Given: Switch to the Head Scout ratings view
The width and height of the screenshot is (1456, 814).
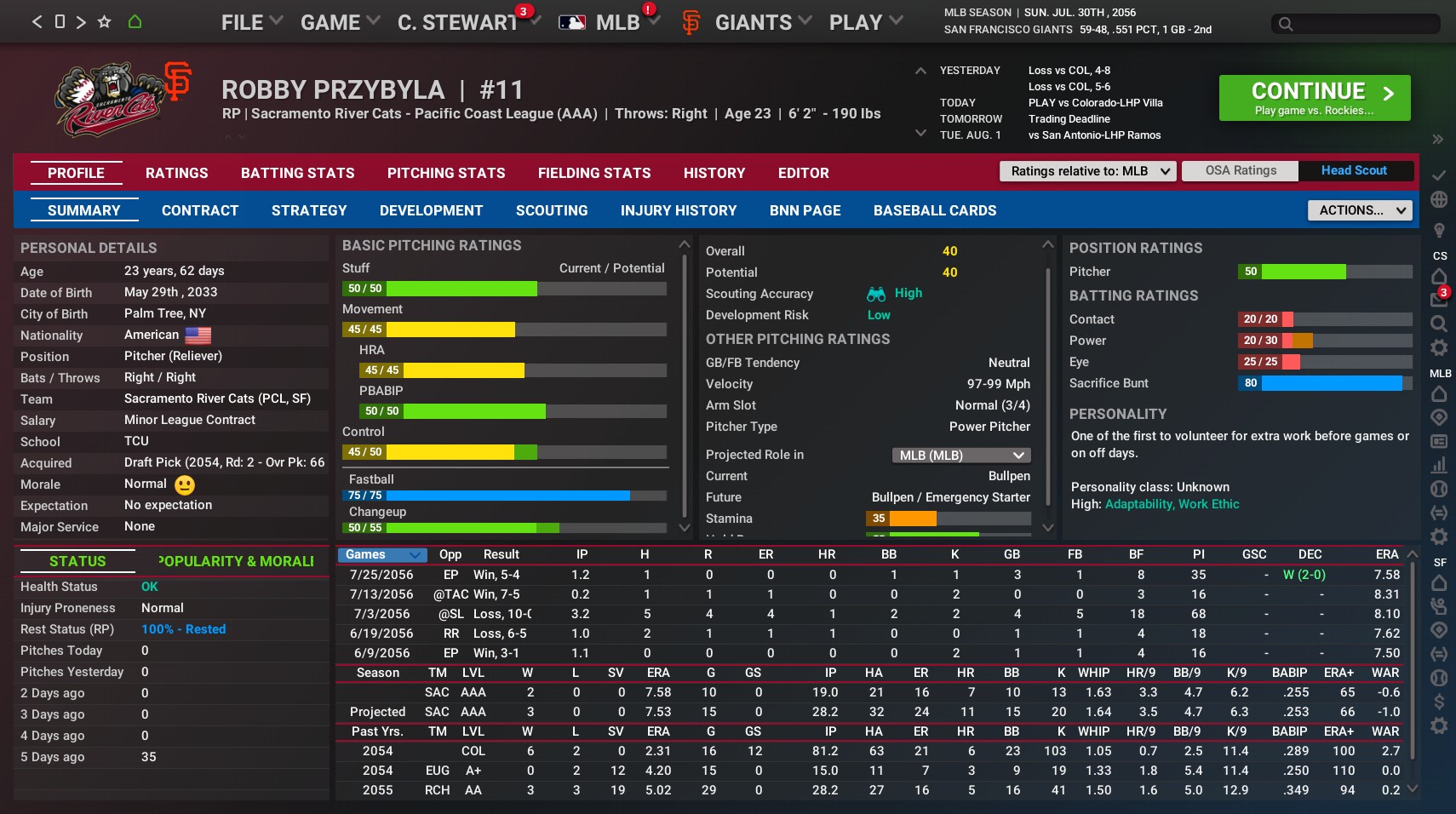Looking at the screenshot, I should (1353, 170).
